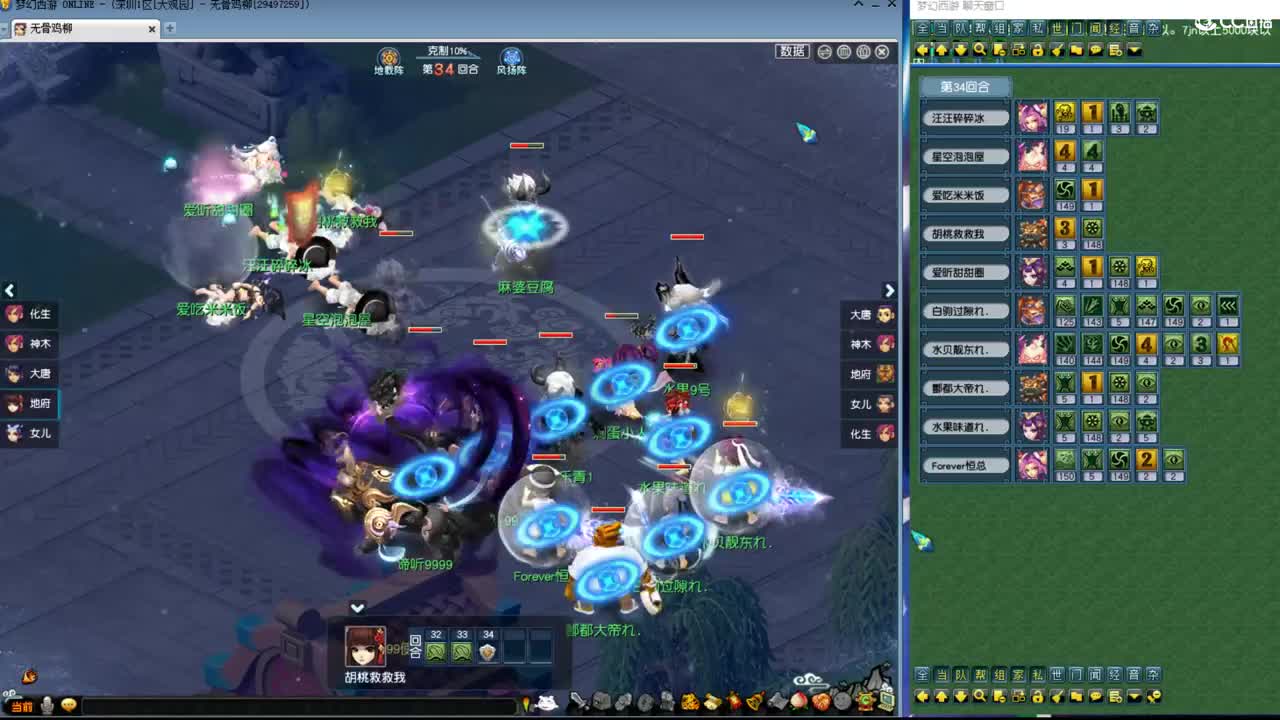Open the dropdown chevron at chat toolbar end
Viewport: 1280px width, 720px height.
[1133, 49]
